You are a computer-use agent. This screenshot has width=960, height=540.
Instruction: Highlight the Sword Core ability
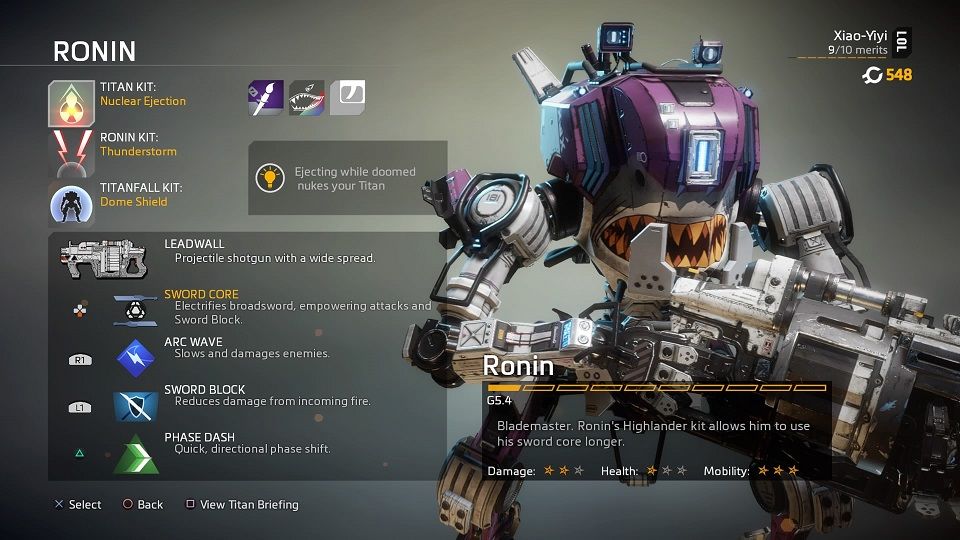135,309
